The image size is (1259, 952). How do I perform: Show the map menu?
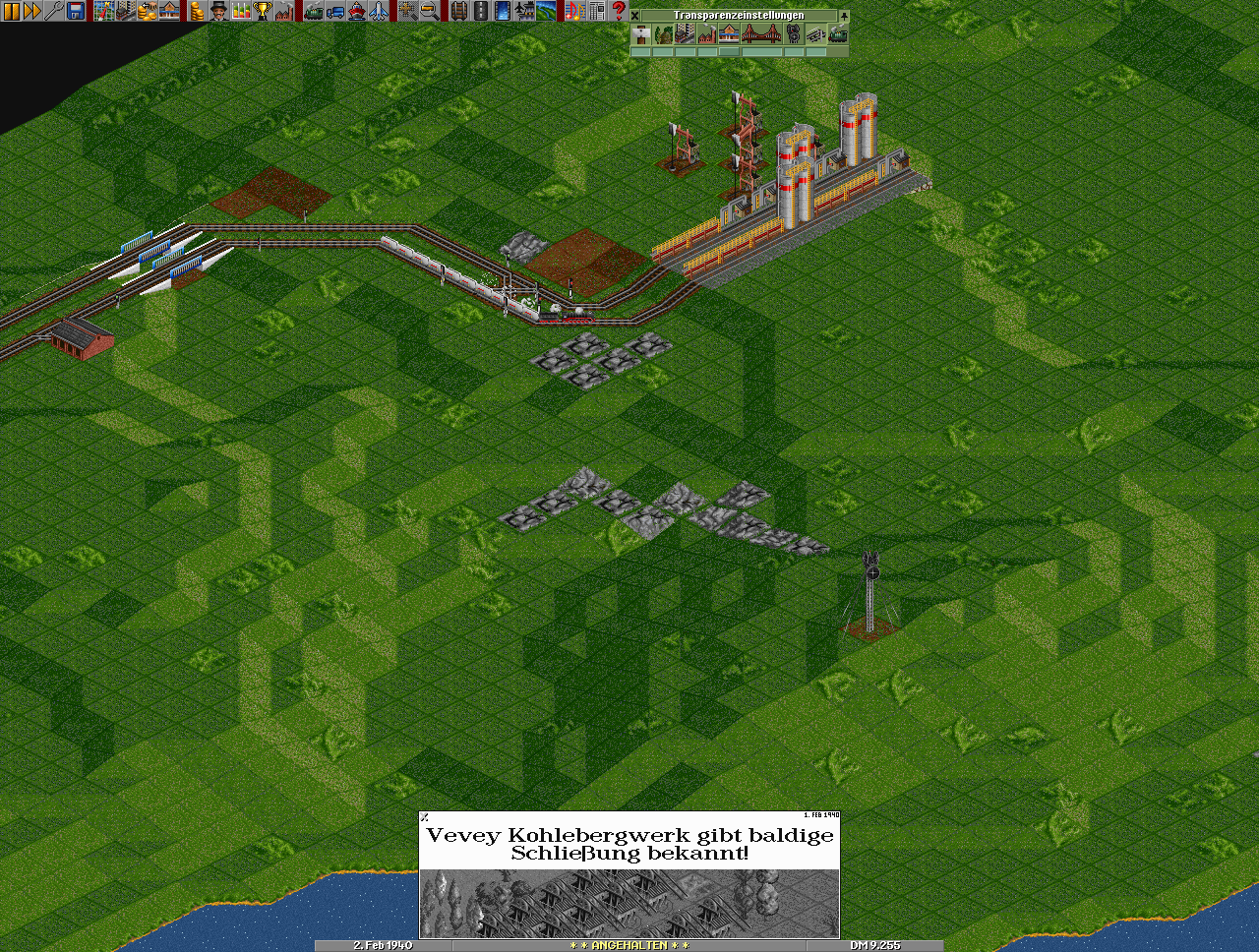103,11
